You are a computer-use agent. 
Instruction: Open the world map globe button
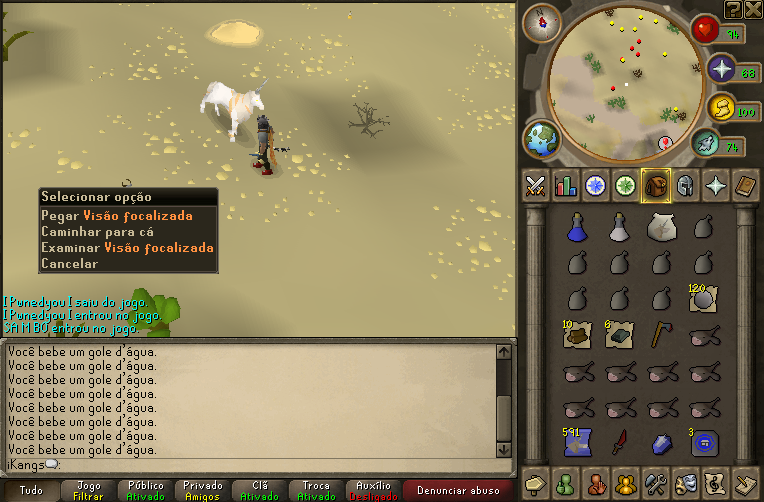541,138
